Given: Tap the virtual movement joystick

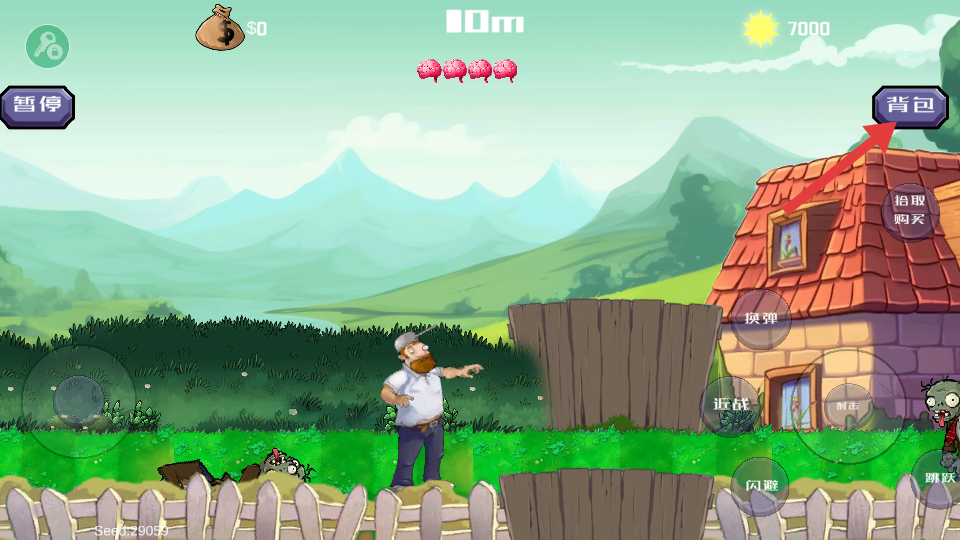Looking at the screenshot, I should [x=78, y=400].
